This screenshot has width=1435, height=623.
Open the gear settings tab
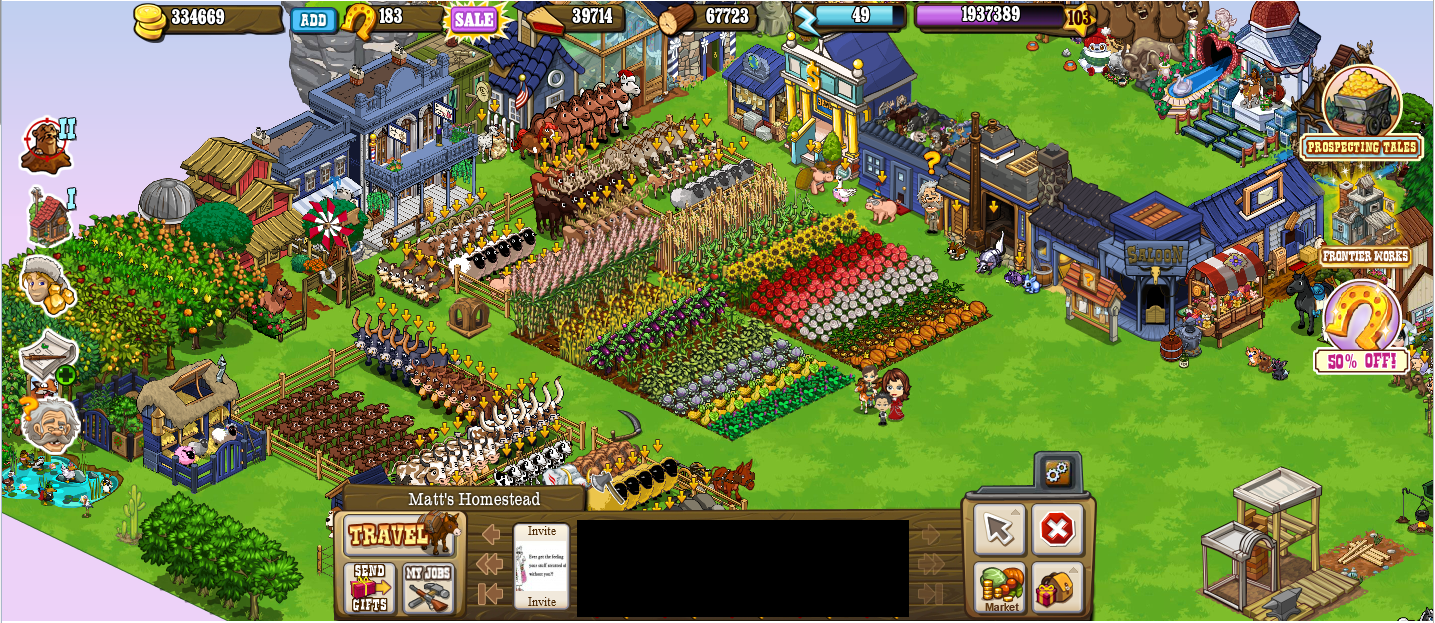coord(1056,473)
